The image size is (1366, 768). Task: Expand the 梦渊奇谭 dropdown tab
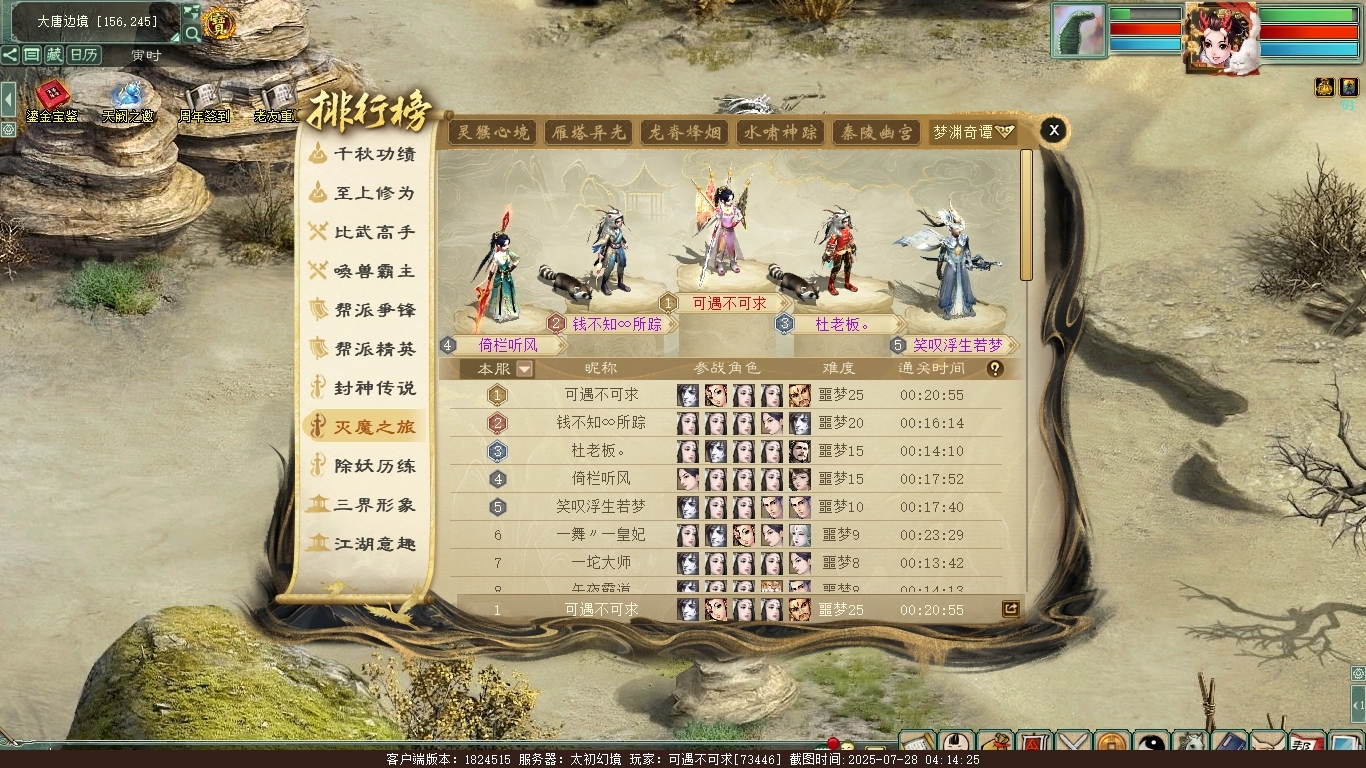point(973,132)
